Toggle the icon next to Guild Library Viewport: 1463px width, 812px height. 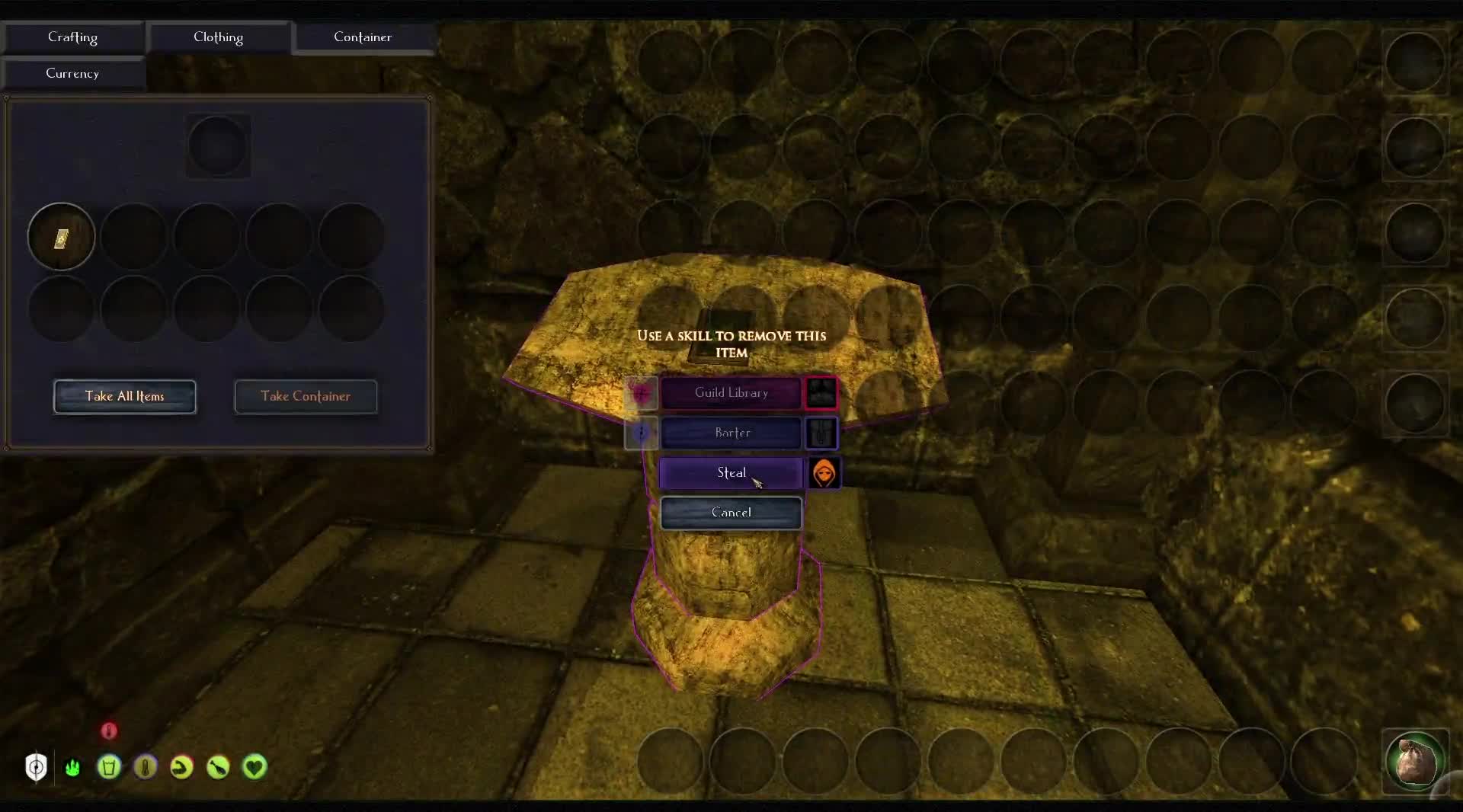[821, 393]
